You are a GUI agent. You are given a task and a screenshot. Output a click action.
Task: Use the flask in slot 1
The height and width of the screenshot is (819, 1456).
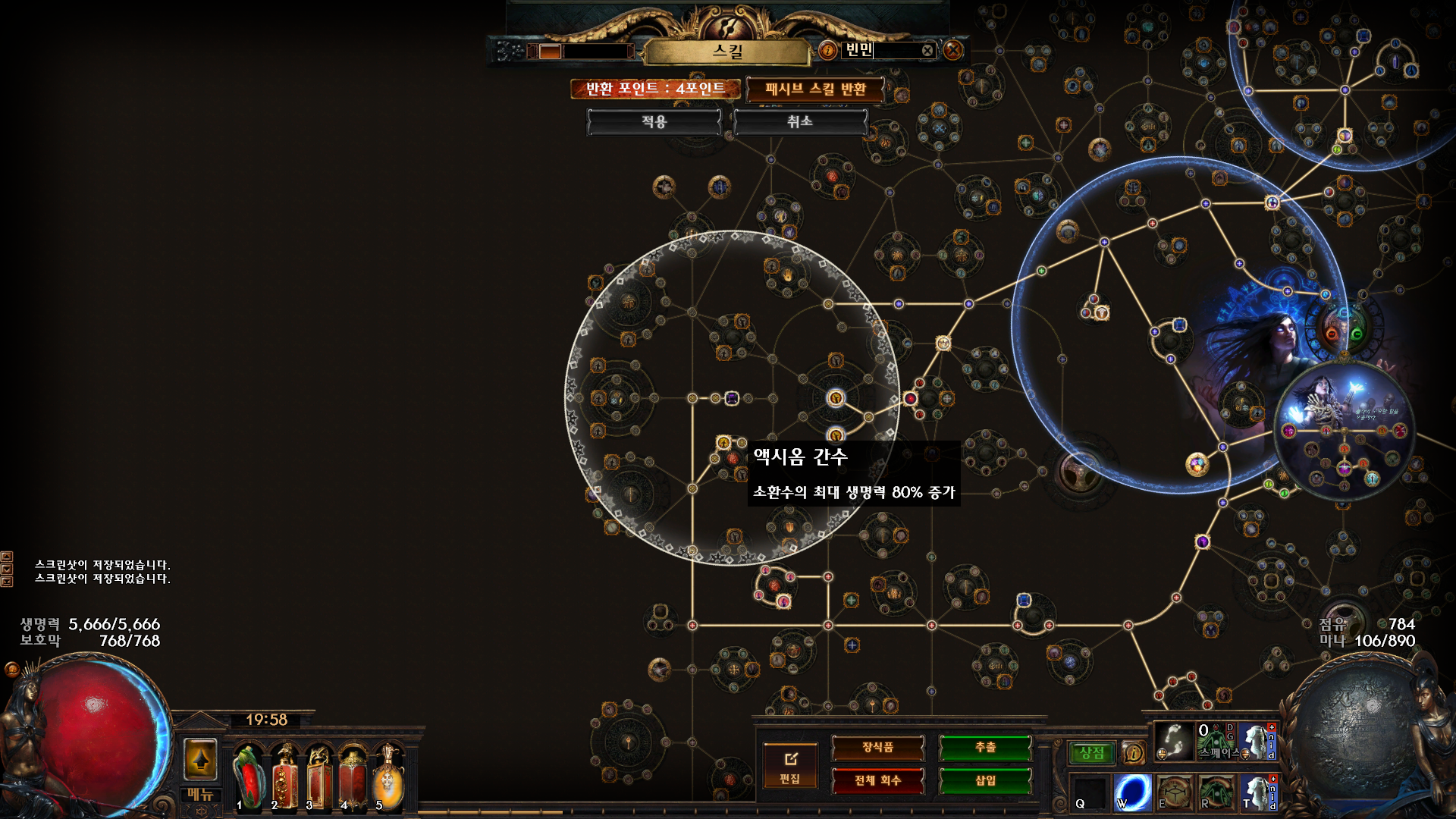pos(248,777)
